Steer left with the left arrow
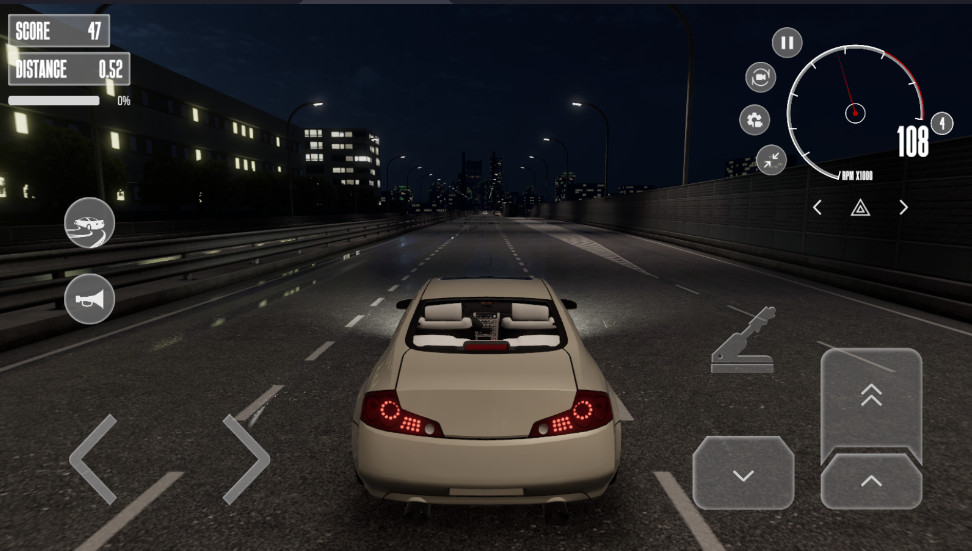 pos(94,459)
